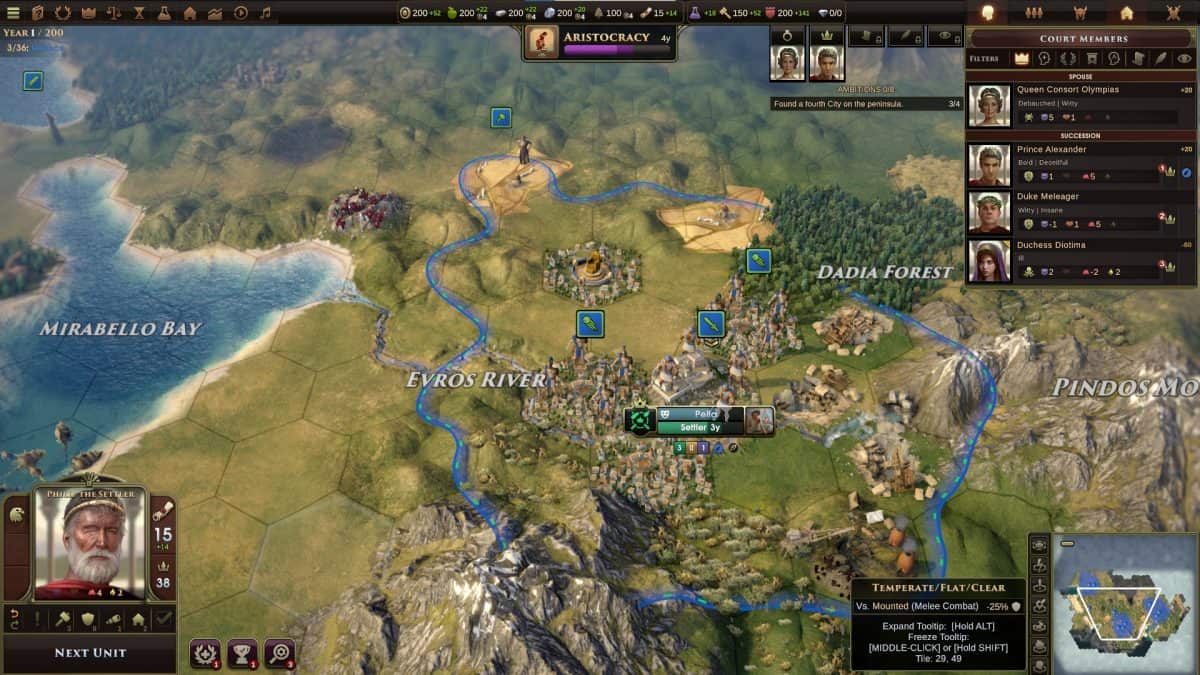Toggle the eye filter in Court Members
Image resolution: width=1200 pixels, height=675 pixels.
click(x=1184, y=59)
